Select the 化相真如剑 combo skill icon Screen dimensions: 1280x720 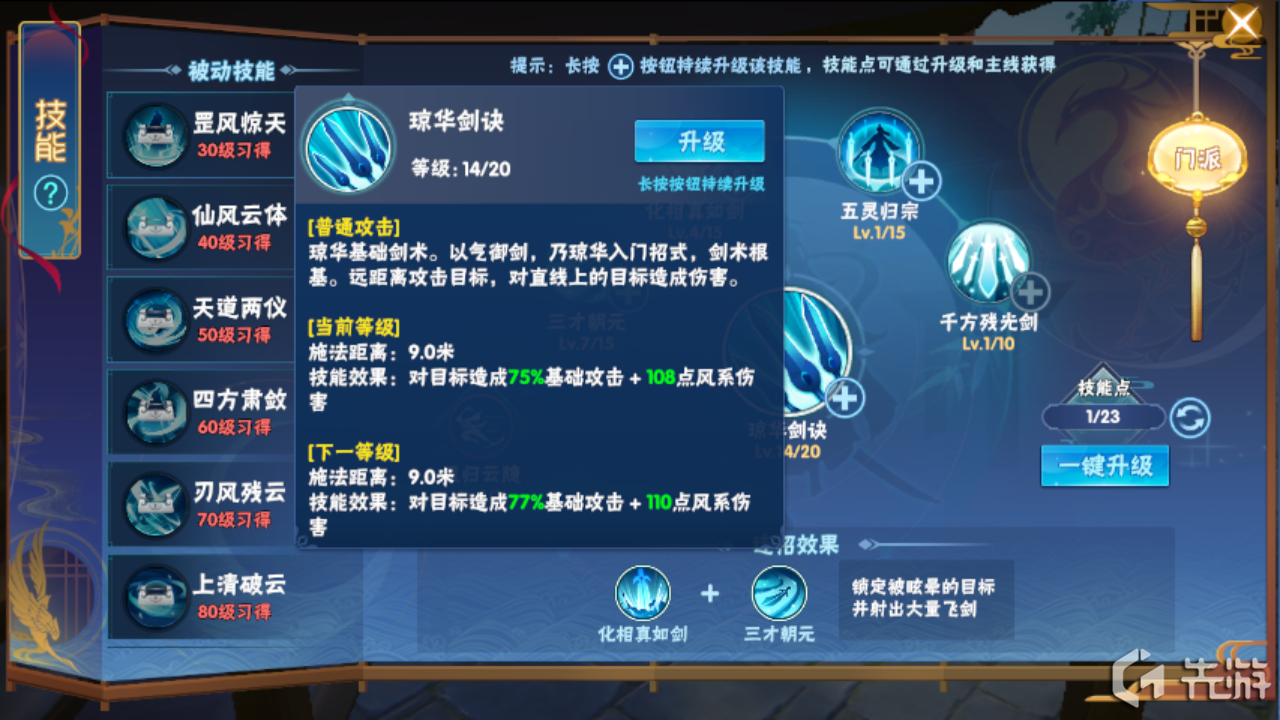pyautogui.click(x=643, y=593)
